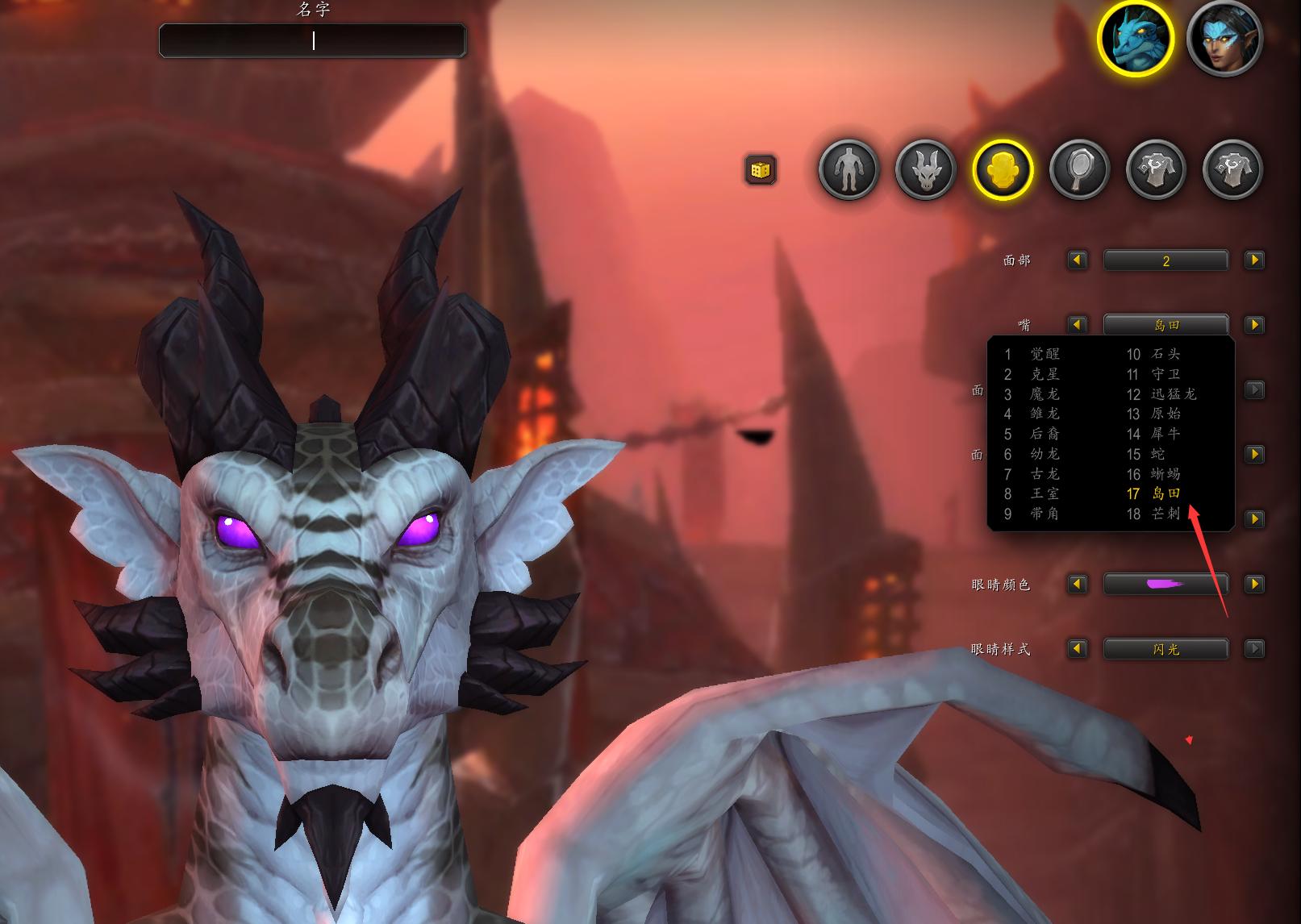Viewport: 1301px width, 924px height.
Task: Open the 眼睛颜色 eye color dropdown
Action: (1165, 584)
